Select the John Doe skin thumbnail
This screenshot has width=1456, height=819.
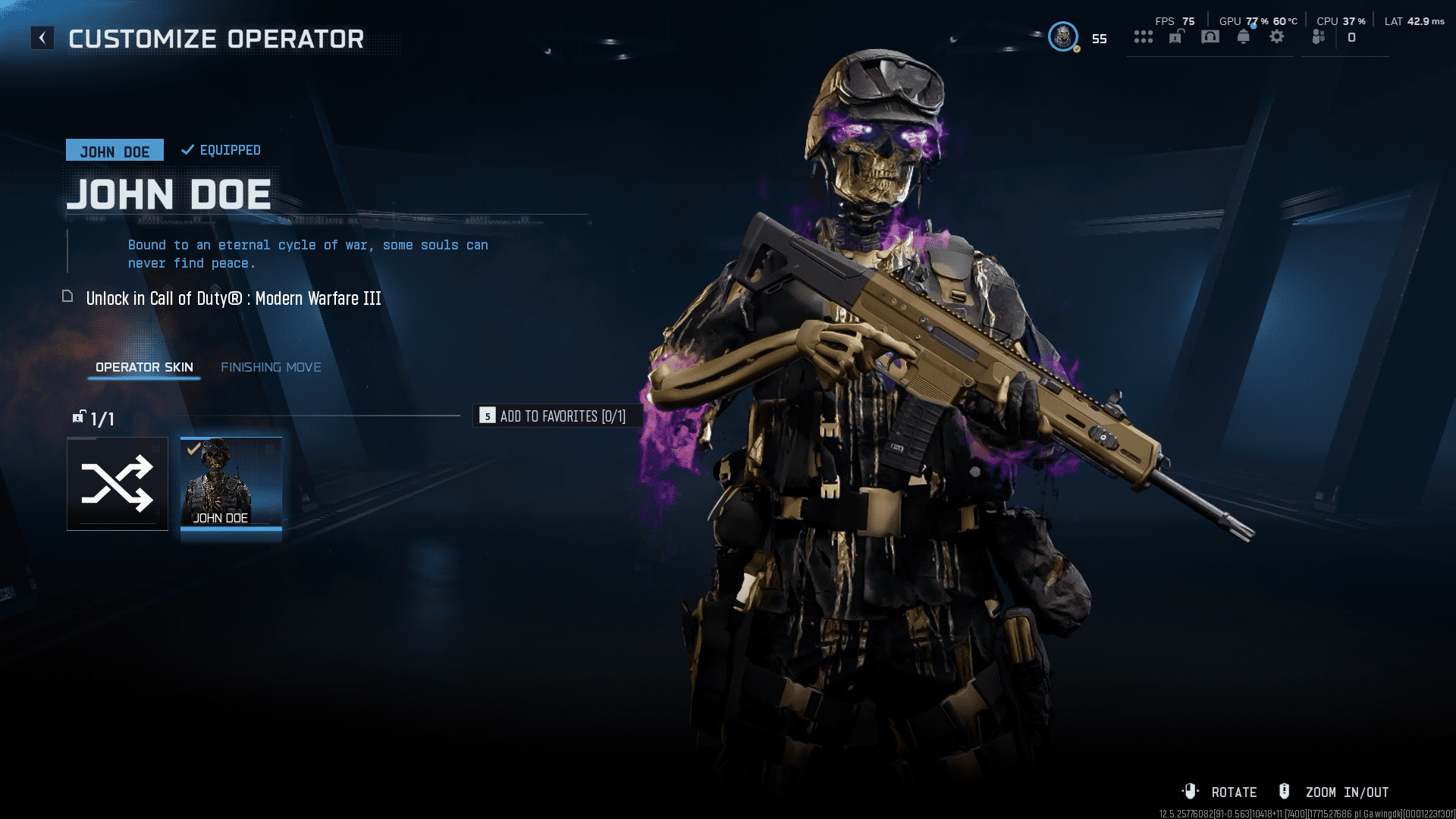pyautogui.click(x=231, y=483)
